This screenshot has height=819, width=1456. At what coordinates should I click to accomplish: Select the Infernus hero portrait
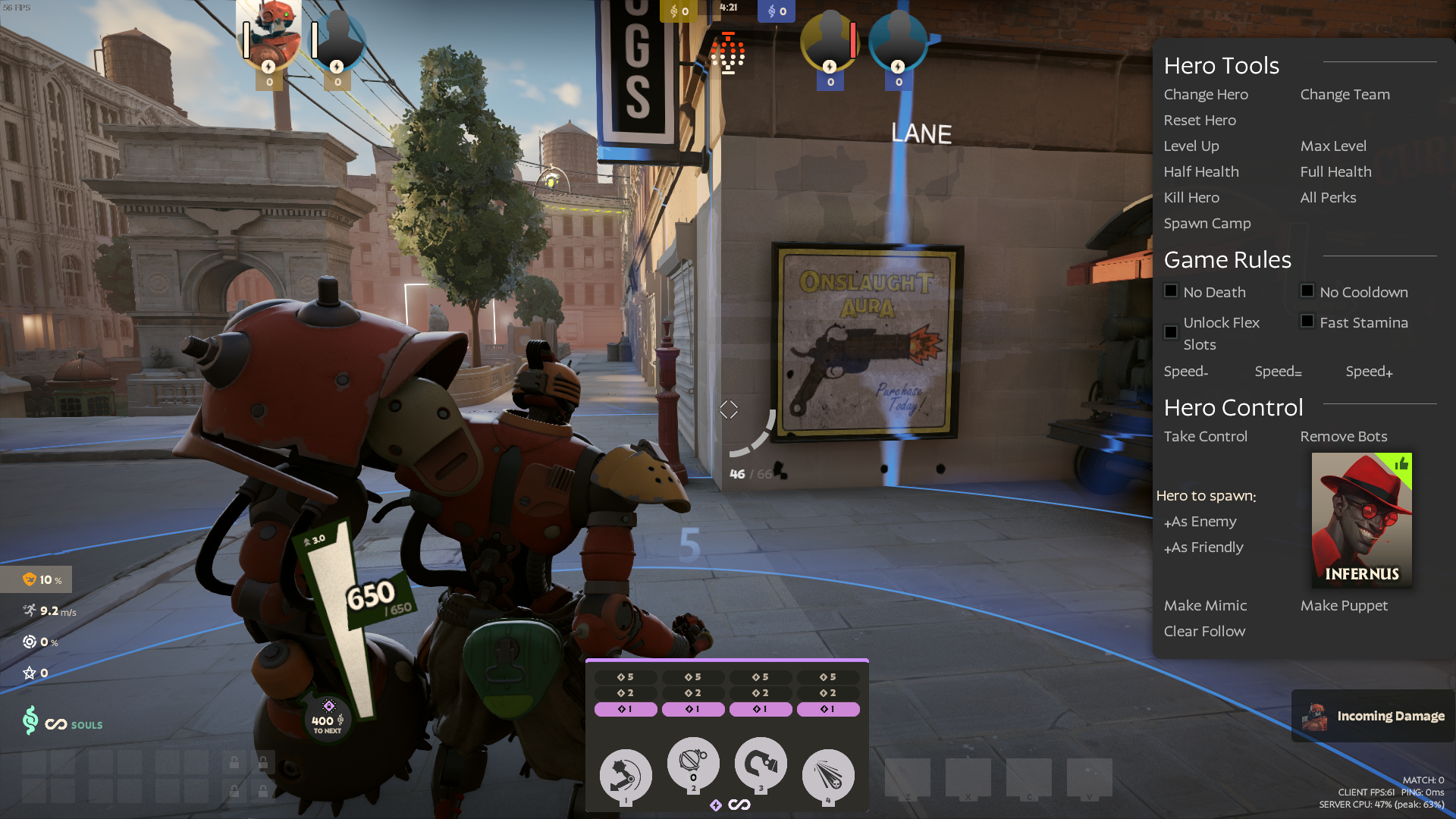pos(1361,519)
